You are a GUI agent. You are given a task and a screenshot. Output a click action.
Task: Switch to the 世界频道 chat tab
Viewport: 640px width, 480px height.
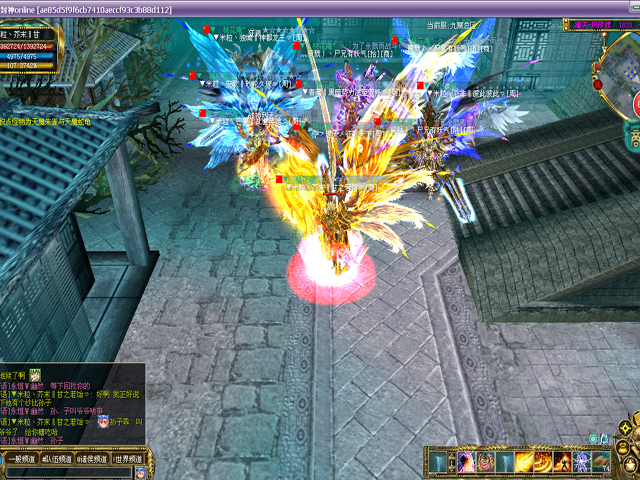tap(128, 458)
